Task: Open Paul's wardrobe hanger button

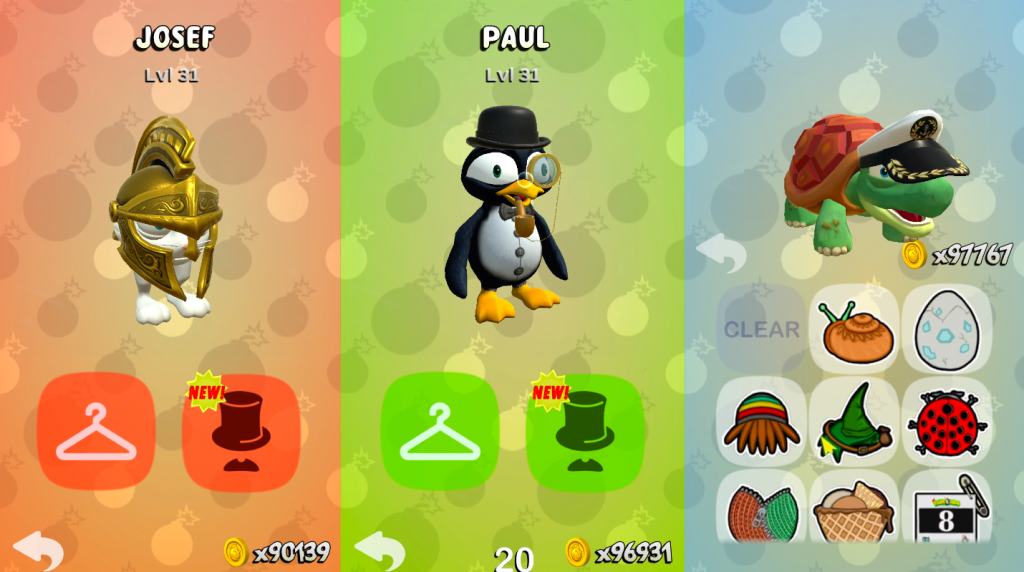Action: [440, 431]
